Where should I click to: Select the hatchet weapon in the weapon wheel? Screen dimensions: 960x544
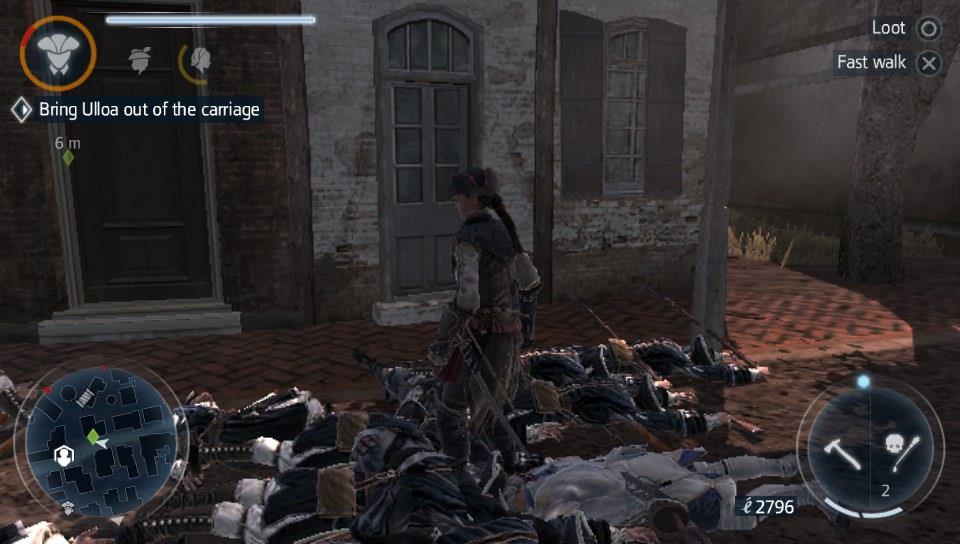(x=838, y=451)
